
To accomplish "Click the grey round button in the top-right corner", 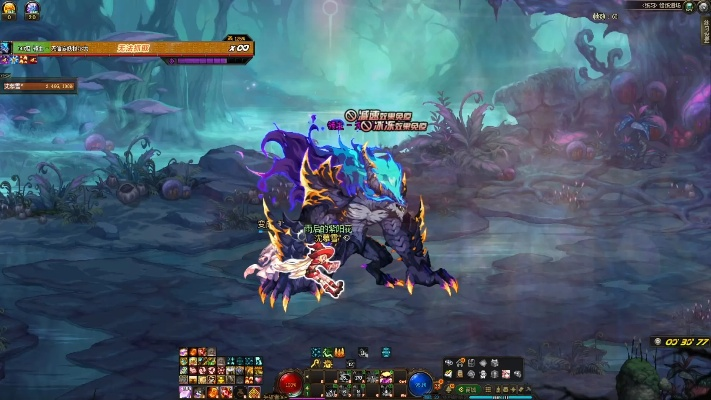I will 703,6.
